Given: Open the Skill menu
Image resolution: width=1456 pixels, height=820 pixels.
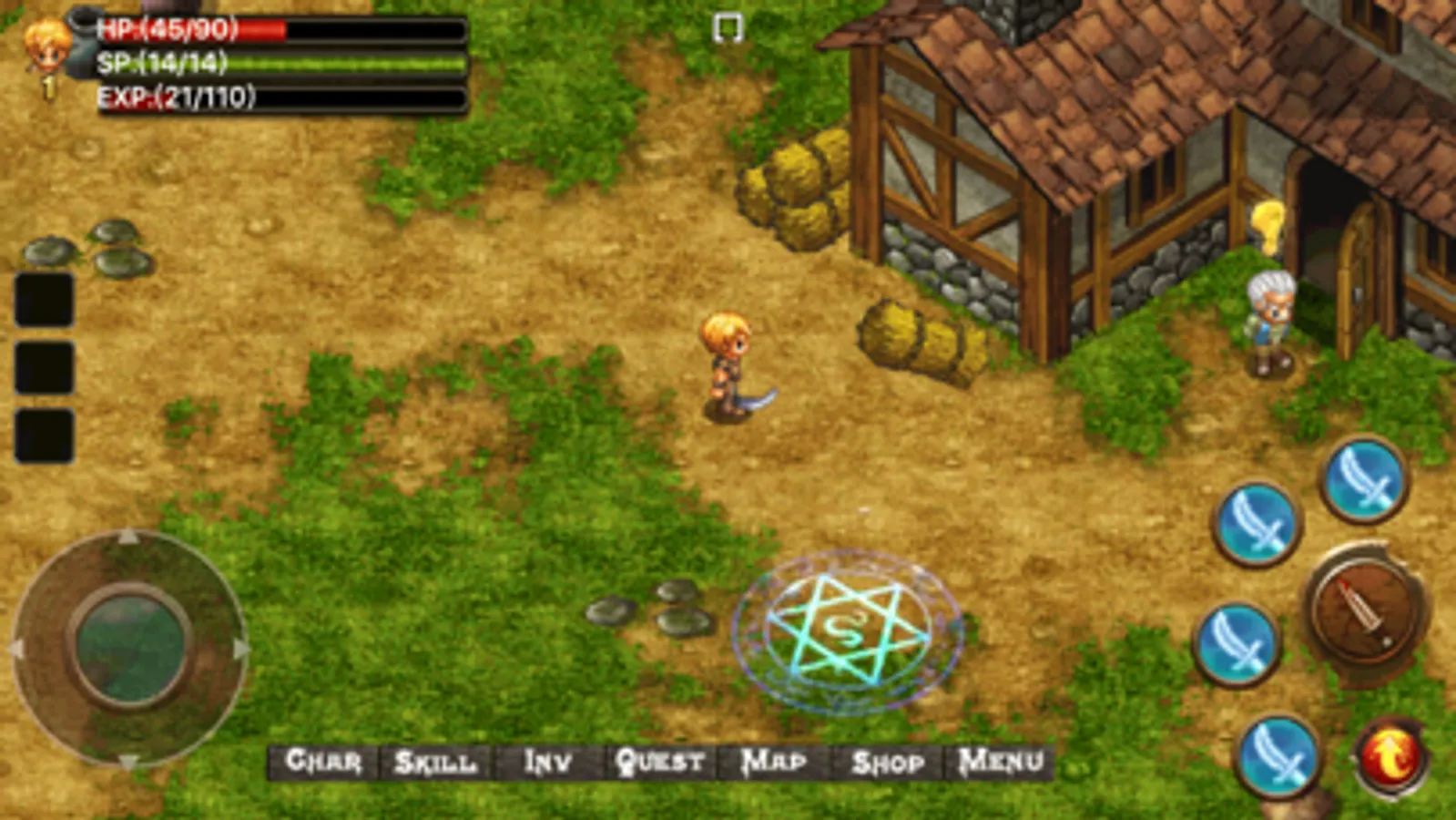Looking at the screenshot, I should 435,762.
